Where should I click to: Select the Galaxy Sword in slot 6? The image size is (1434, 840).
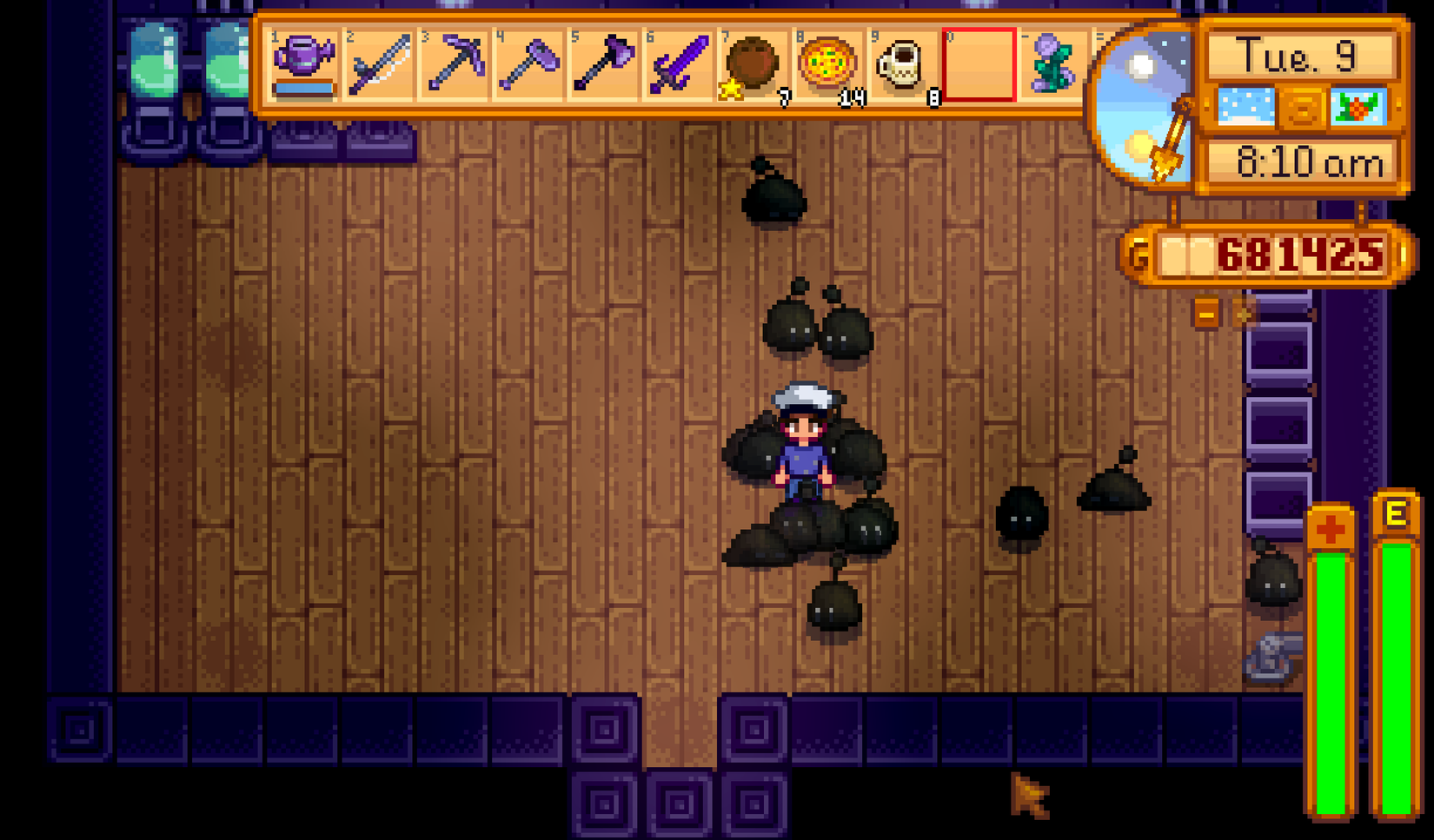click(x=676, y=65)
